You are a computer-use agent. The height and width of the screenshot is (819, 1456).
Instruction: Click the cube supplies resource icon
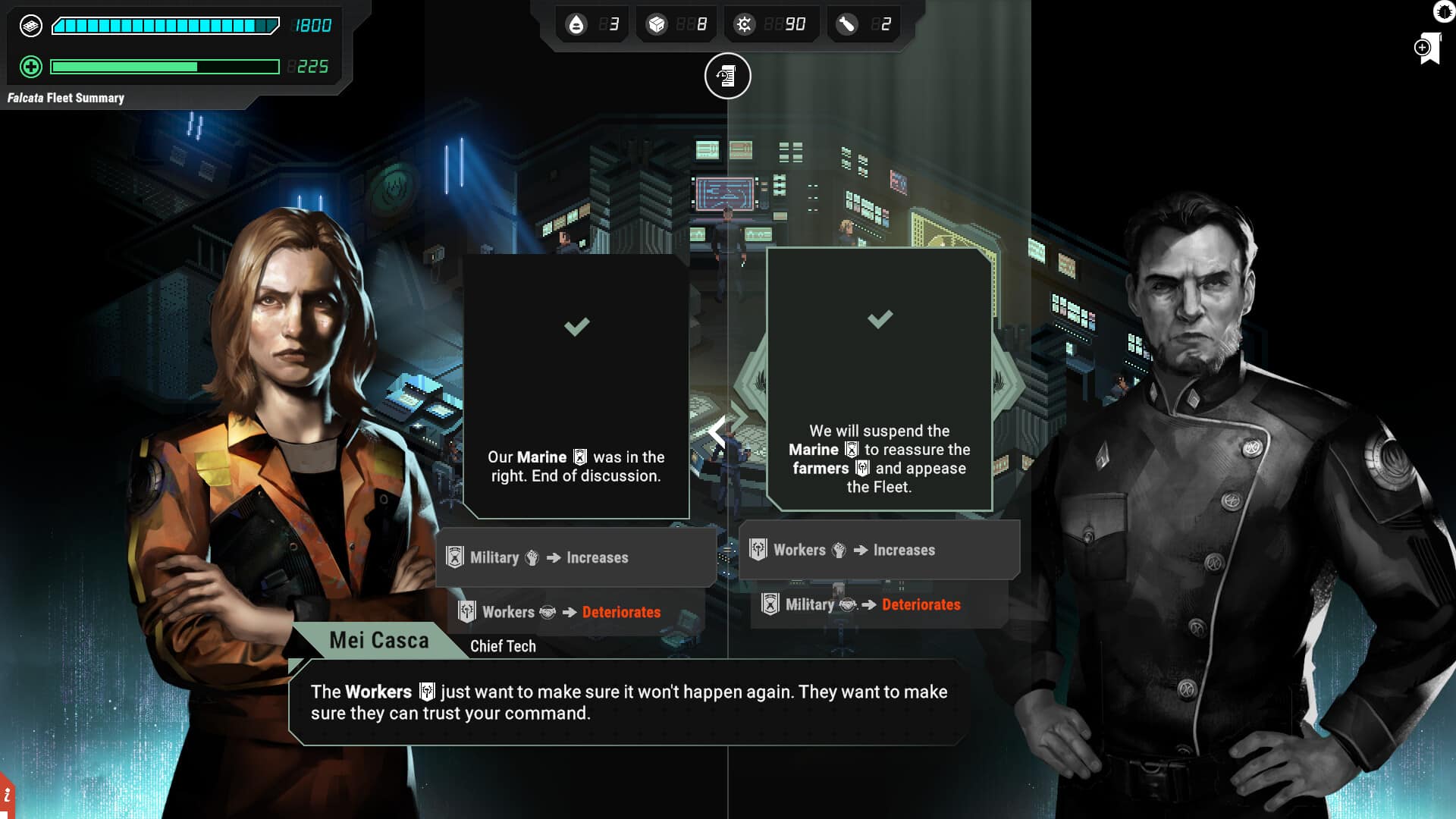[x=657, y=25]
